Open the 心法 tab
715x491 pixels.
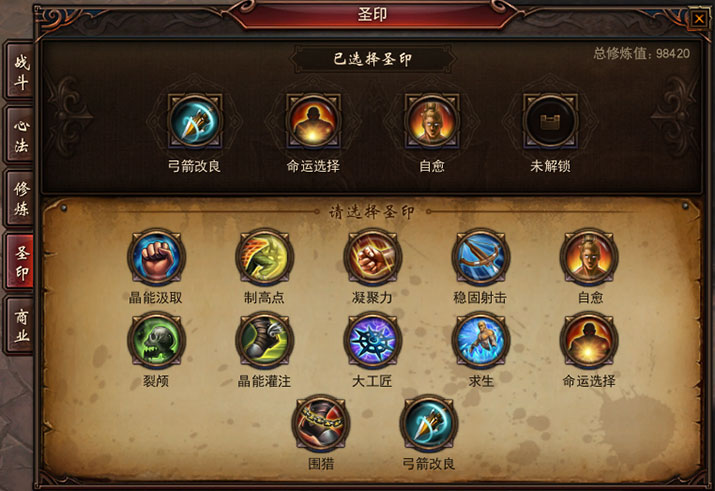pyautogui.click(x=19, y=135)
